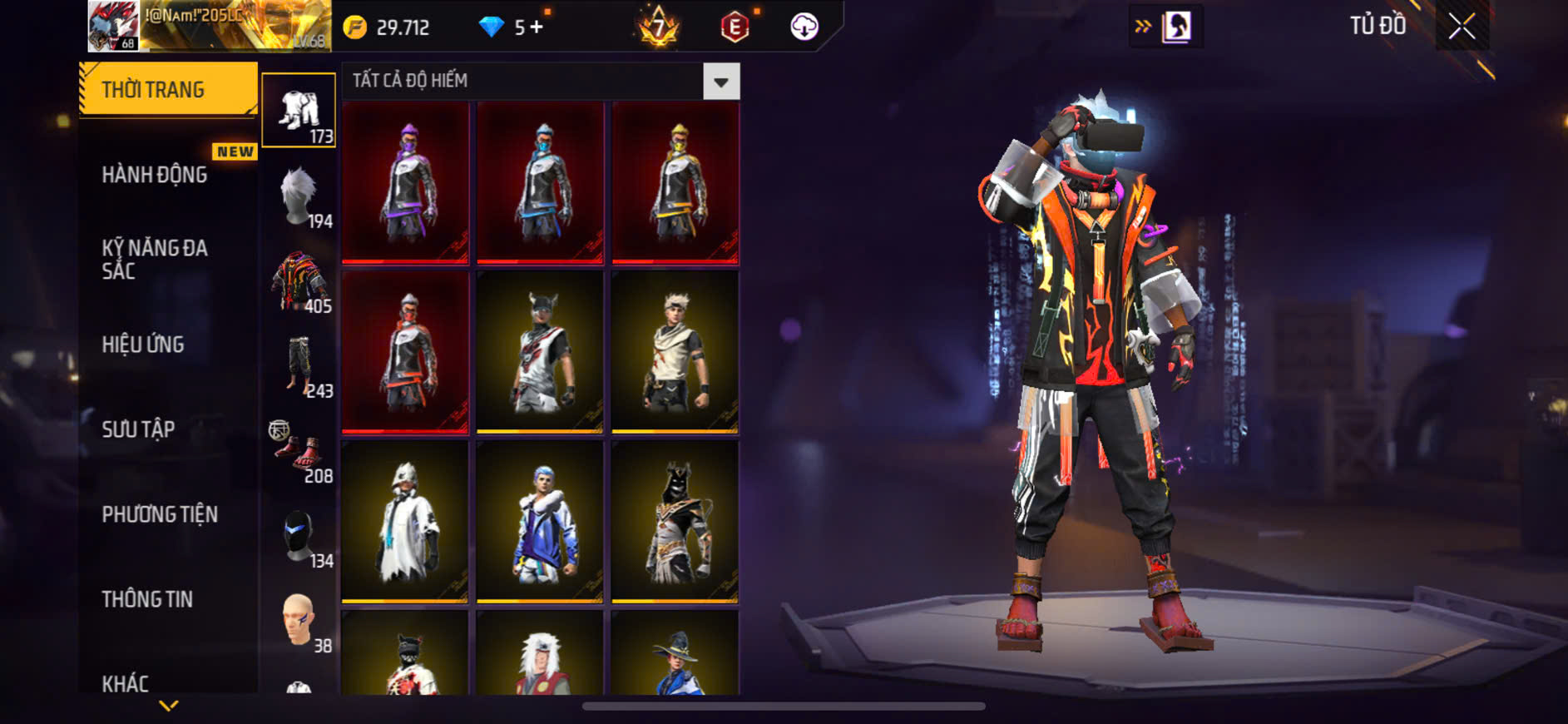The height and width of the screenshot is (724, 1568).
Task: Close the wardrobe with the X button
Action: (x=1462, y=27)
